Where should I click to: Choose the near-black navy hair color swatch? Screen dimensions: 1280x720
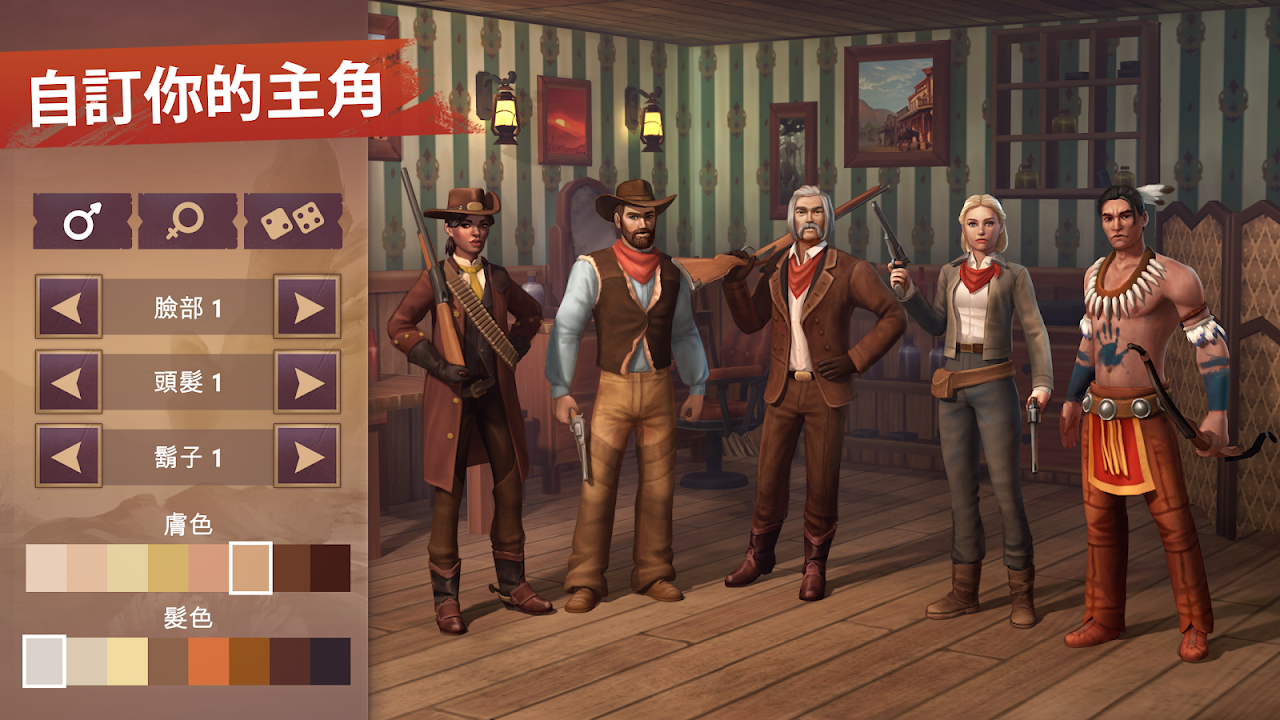tap(331, 662)
